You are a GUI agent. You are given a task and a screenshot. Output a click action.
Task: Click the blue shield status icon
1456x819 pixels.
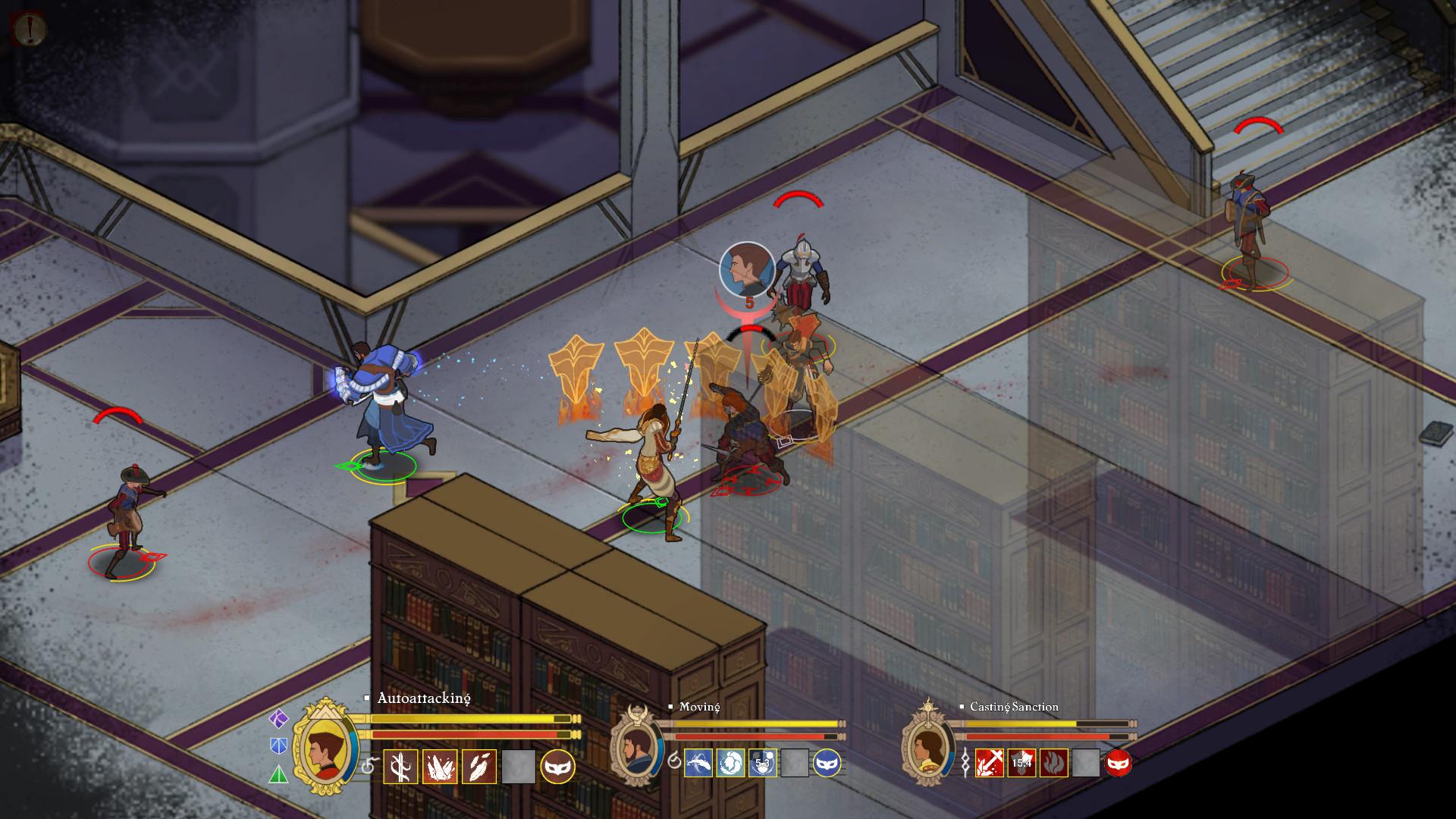click(x=279, y=746)
